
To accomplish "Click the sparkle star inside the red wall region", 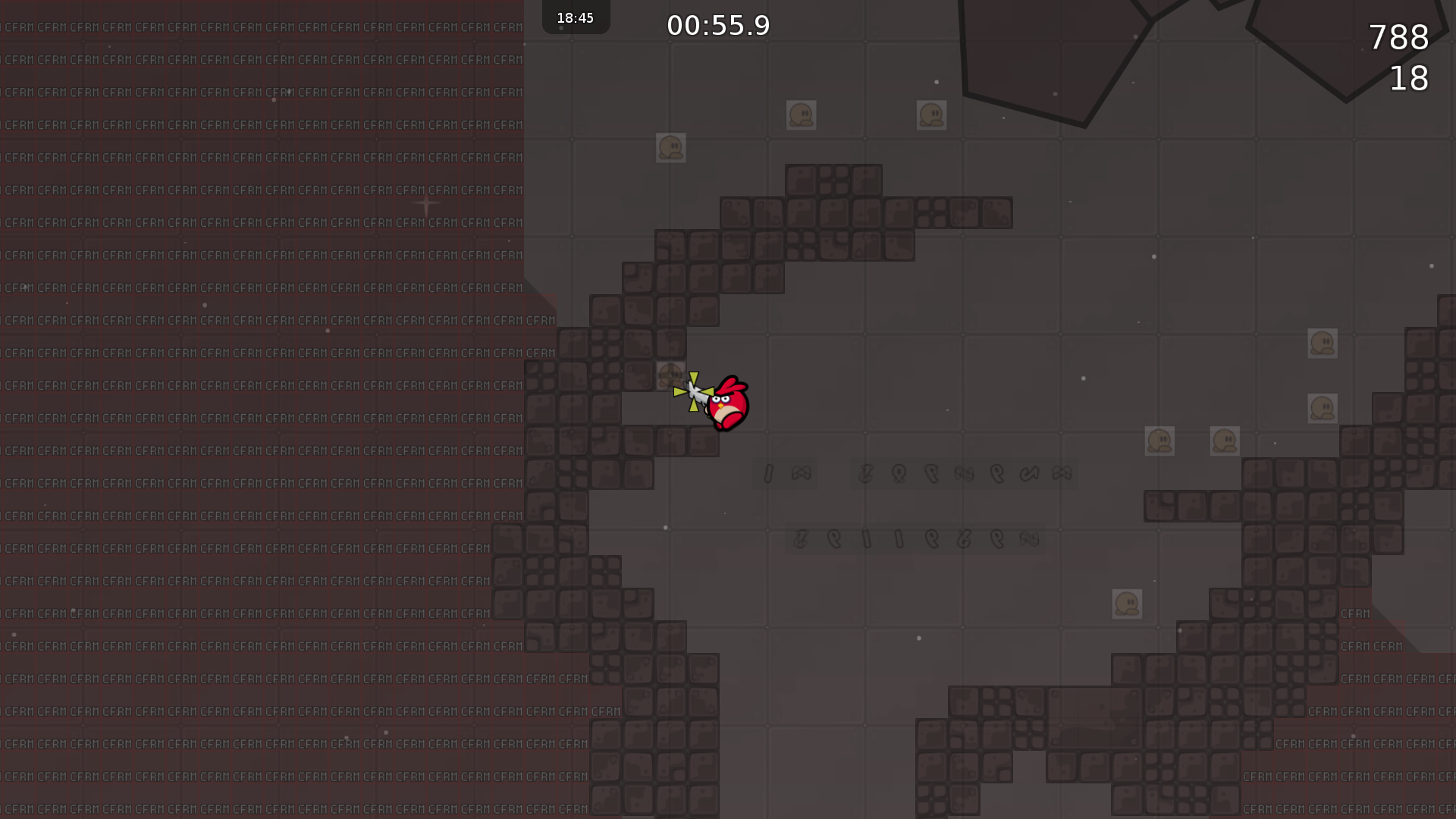I will coord(425,203).
